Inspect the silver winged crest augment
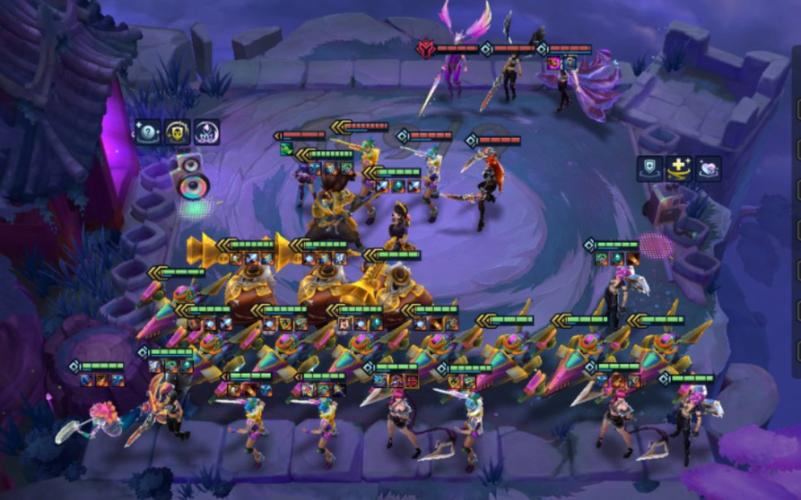This screenshot has height=500, width=801. pos(207,132)
